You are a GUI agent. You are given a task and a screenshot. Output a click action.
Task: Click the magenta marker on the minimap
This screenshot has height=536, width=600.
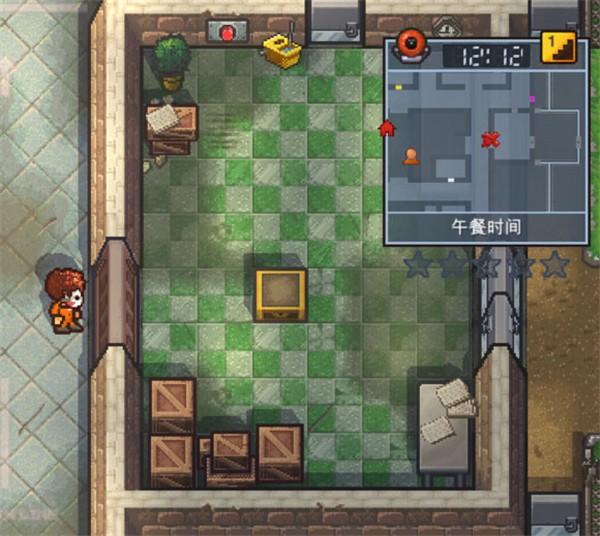(x=532, y=99)
